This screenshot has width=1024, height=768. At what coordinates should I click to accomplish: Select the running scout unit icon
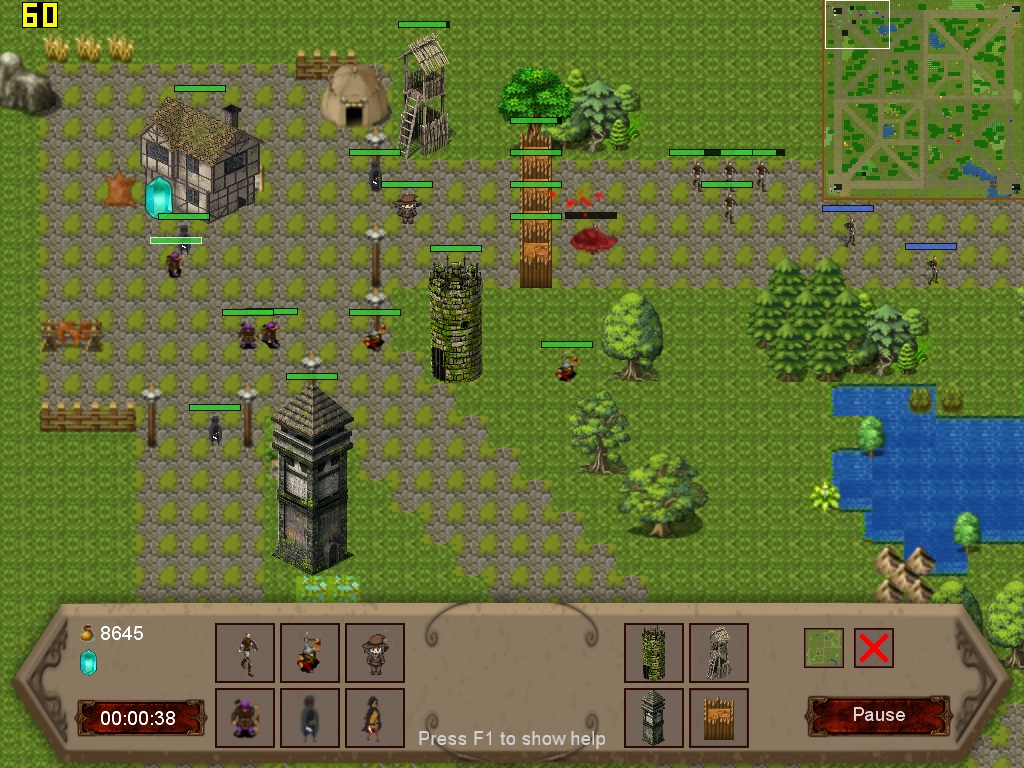tap(245, 653)
